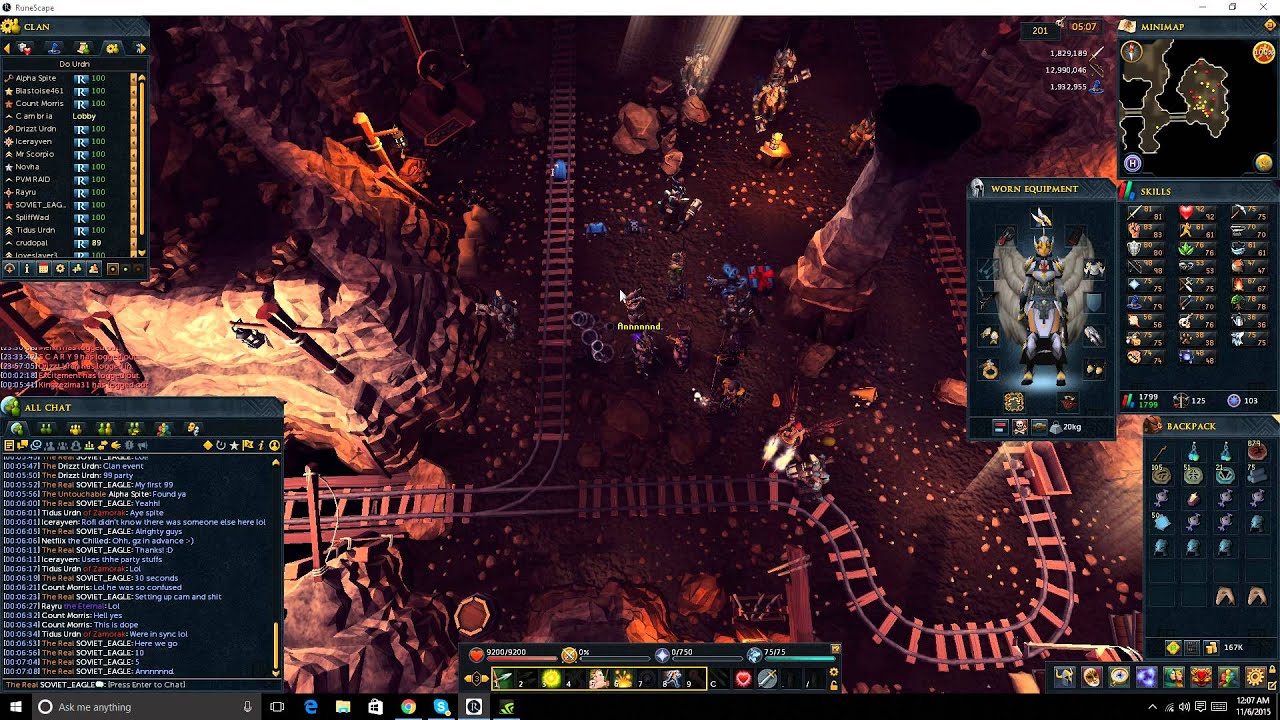Image resolution: width=1280 pixels, height=720 pixels.
Task: Select clan member Count Morris
Action: 39,104
